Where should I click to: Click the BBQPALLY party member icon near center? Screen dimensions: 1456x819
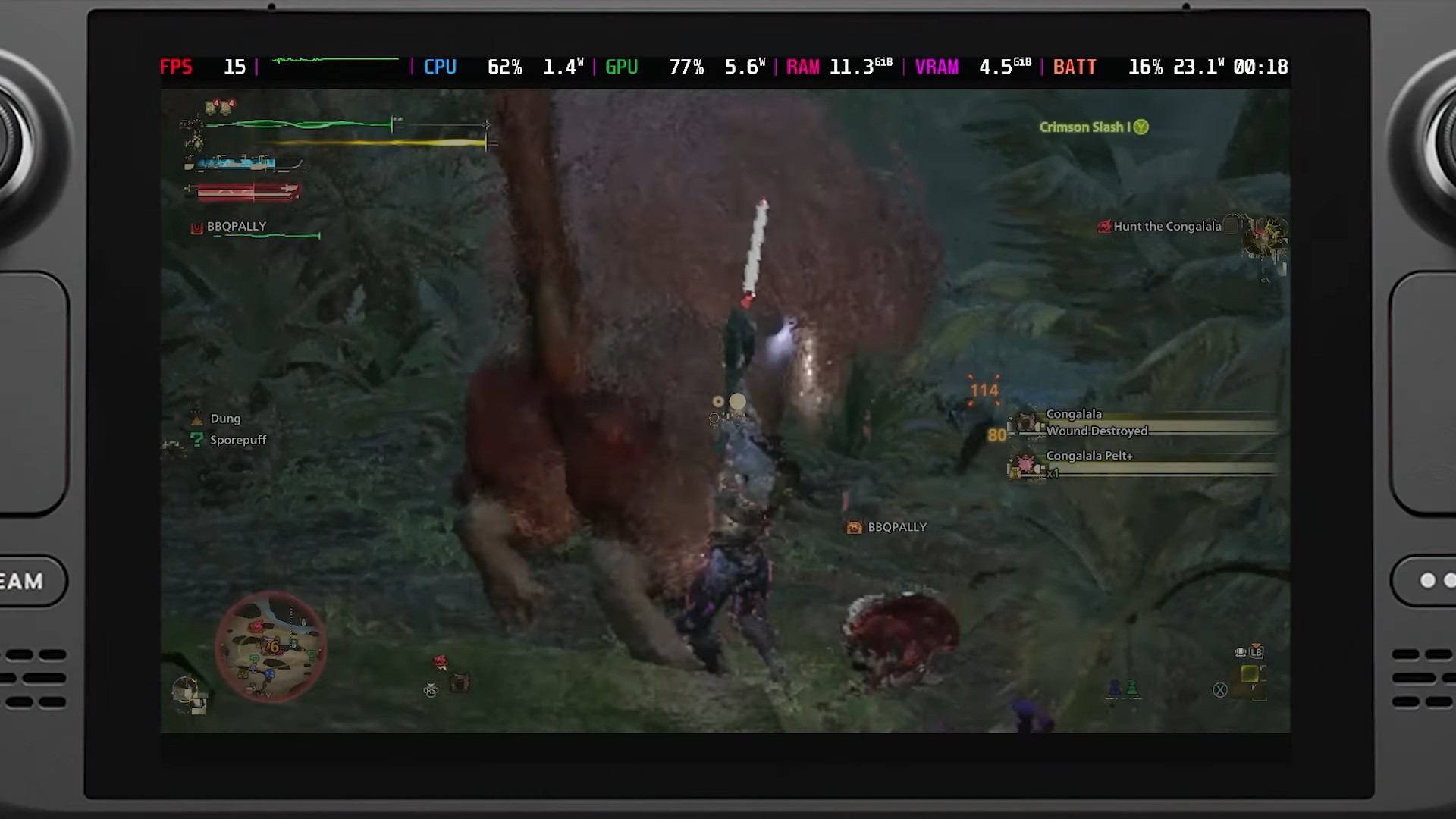click(x=855, y=526)
